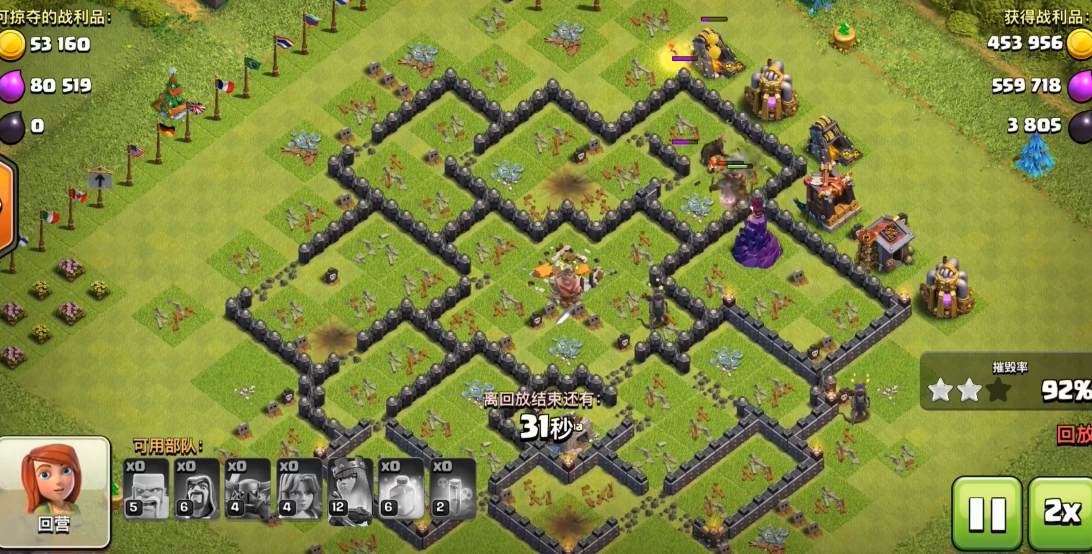Select the red-haired Valkyrie troop slot

(298, 489)
